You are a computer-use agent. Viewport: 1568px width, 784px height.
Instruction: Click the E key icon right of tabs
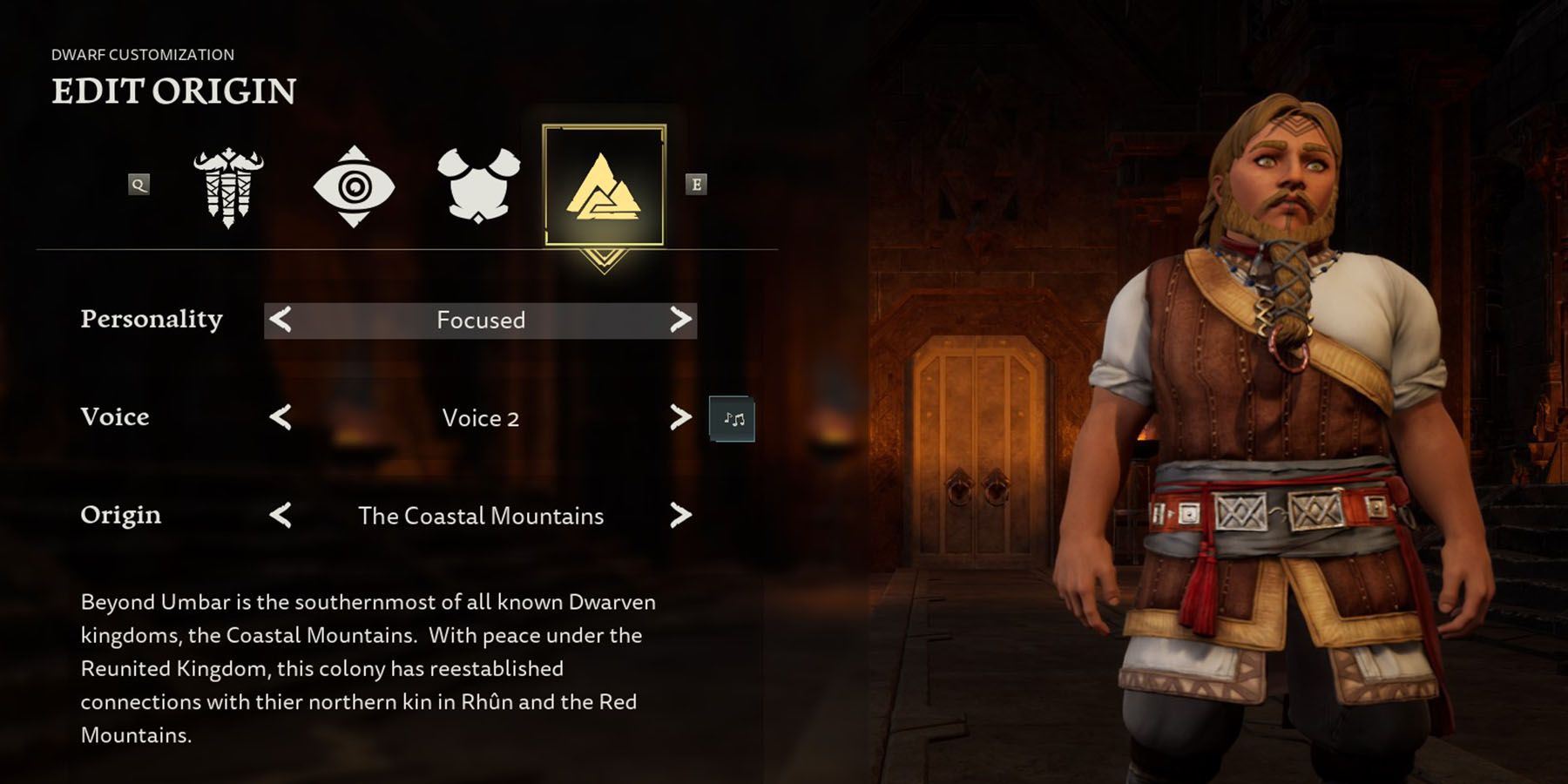(697, 185)
